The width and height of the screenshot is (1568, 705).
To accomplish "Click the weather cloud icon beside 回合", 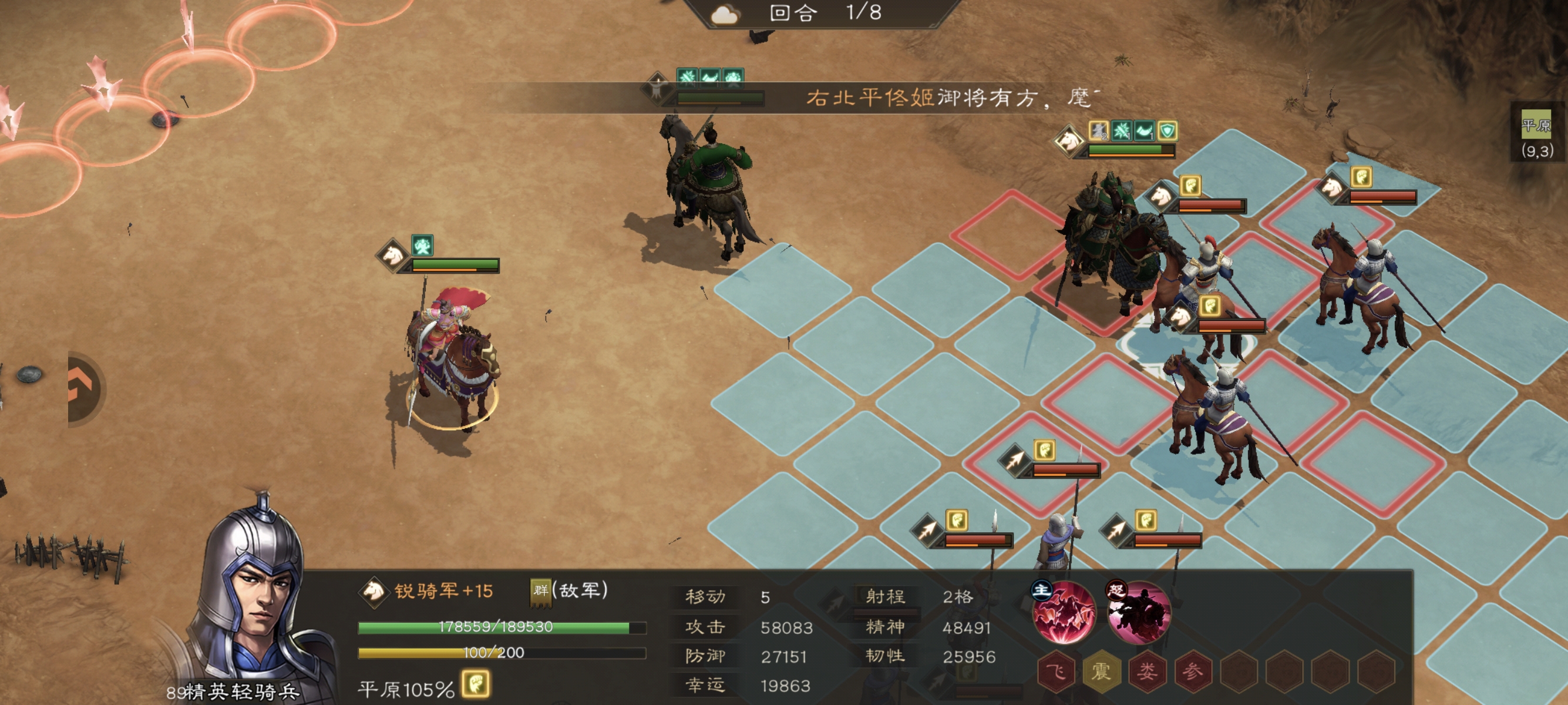I will coord(725,15).
